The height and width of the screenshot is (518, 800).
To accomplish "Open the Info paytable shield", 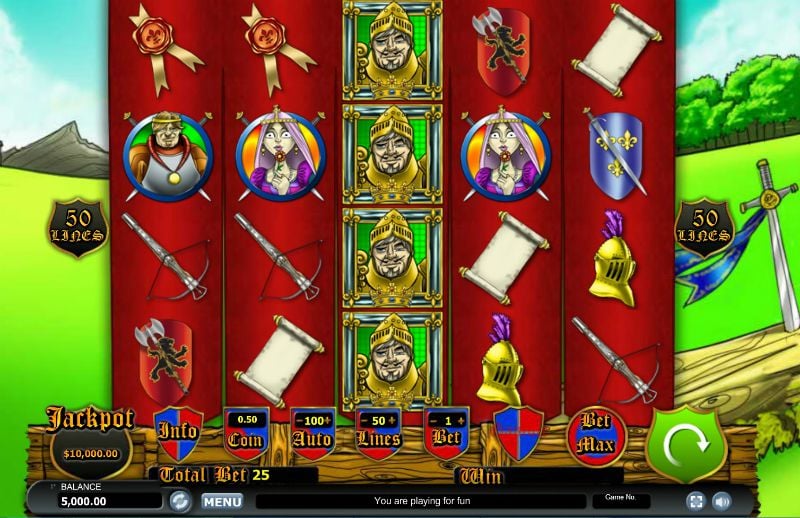I will [178, 433].
